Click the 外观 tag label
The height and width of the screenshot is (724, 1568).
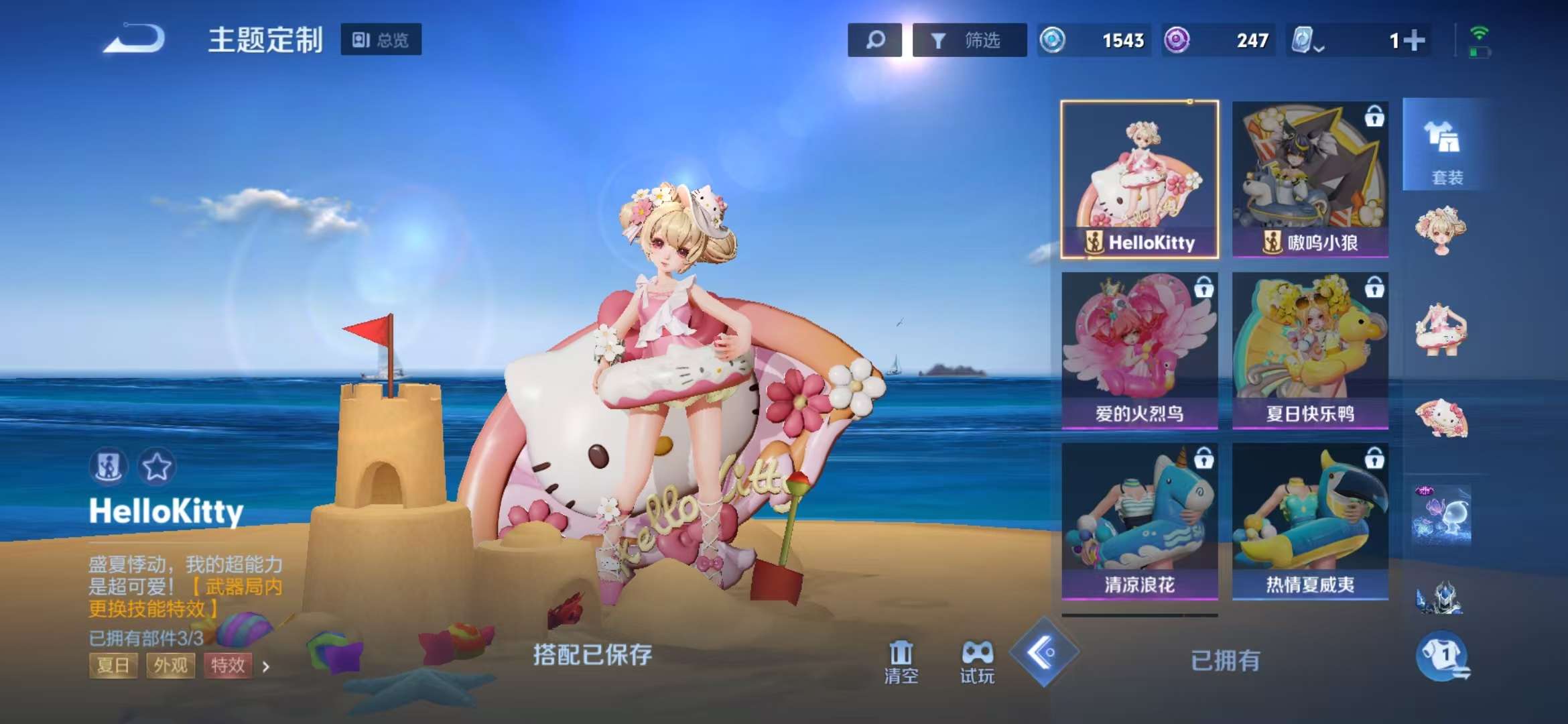171,665
